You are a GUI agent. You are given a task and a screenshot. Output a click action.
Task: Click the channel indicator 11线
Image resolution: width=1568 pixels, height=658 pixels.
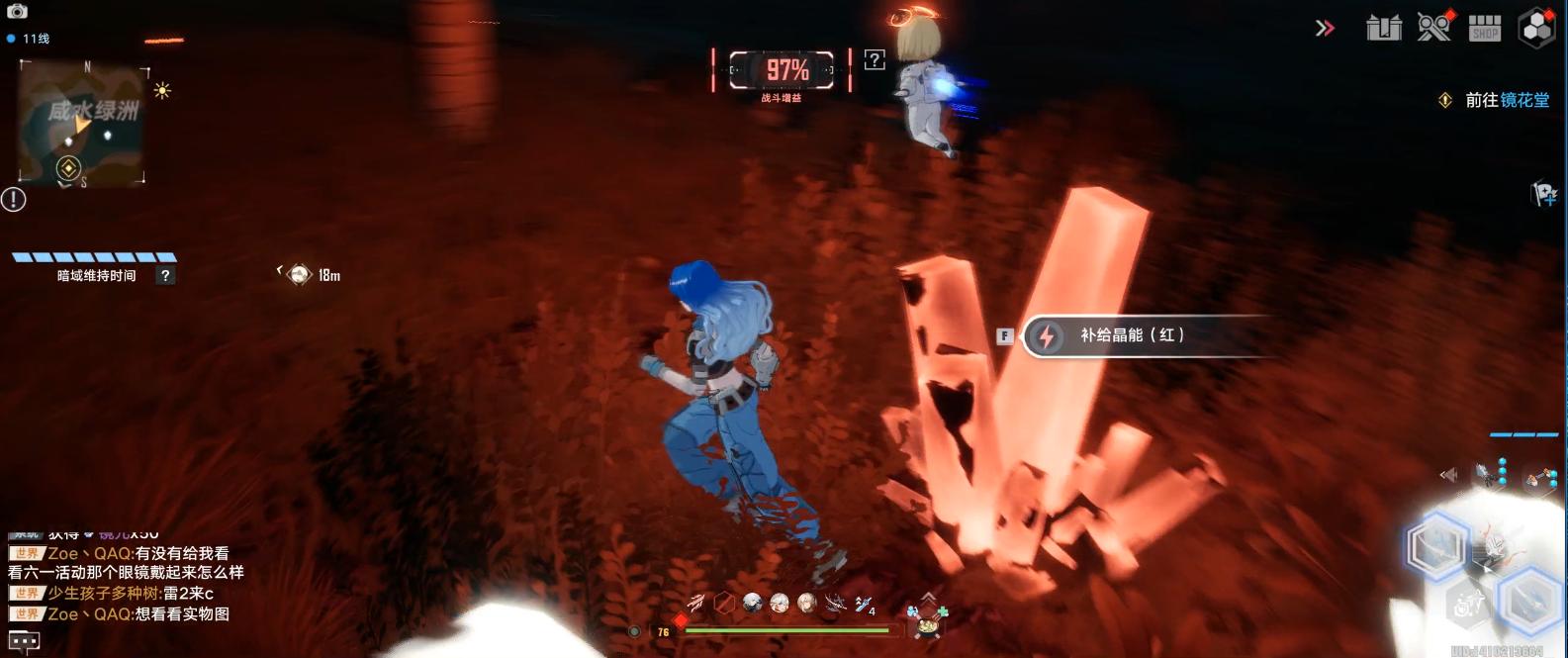30,39
